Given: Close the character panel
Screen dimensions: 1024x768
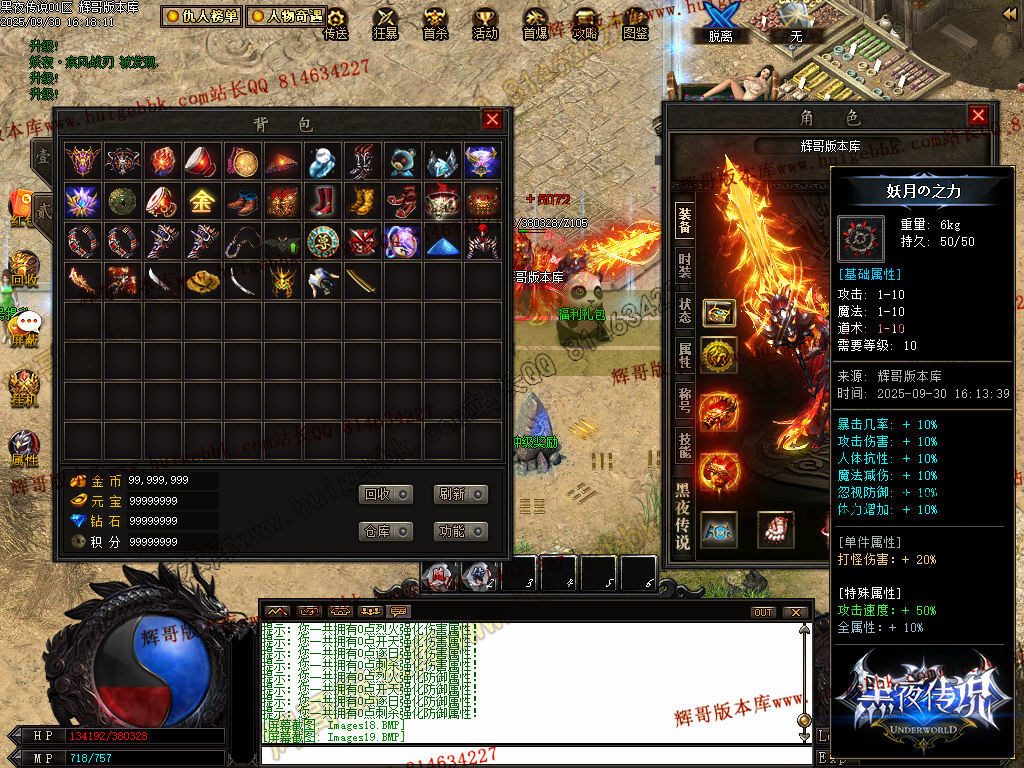Looking at the screenshot, I should click(x=978, y=116).
